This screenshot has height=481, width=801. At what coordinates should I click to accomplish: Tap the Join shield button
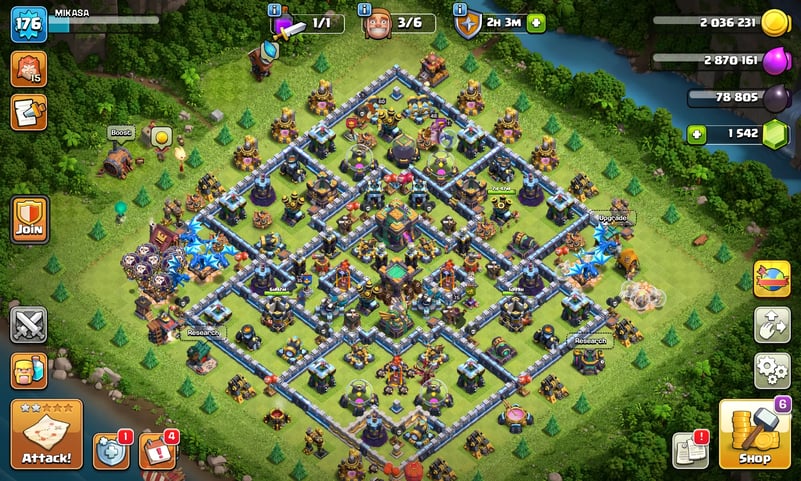pyautogui.click(x=30, y=219)
